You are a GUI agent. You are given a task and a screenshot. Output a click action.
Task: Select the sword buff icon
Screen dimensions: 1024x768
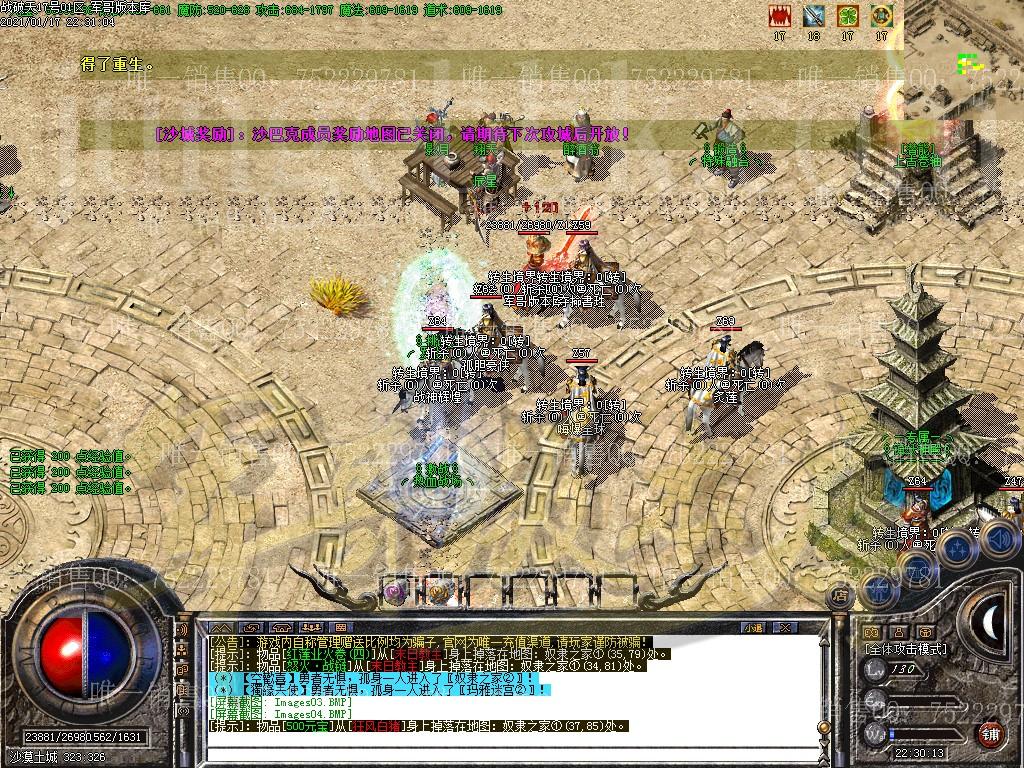coord(813,16)
